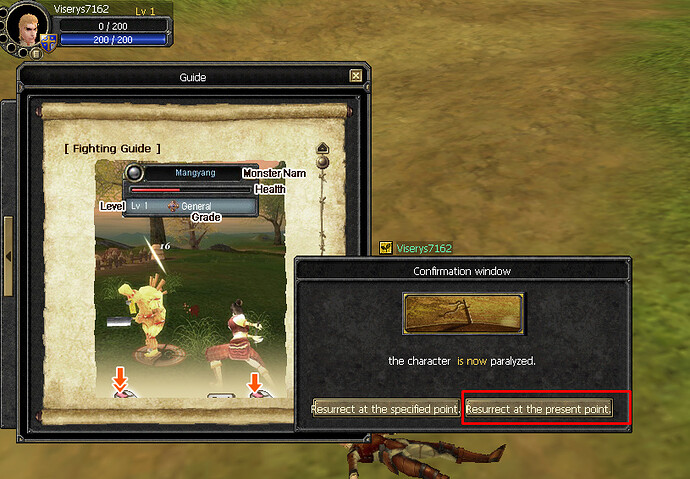Select the Guide scrollbar round handle
Image resolution: width=690 pixels, height=479 pixels.
322,160
